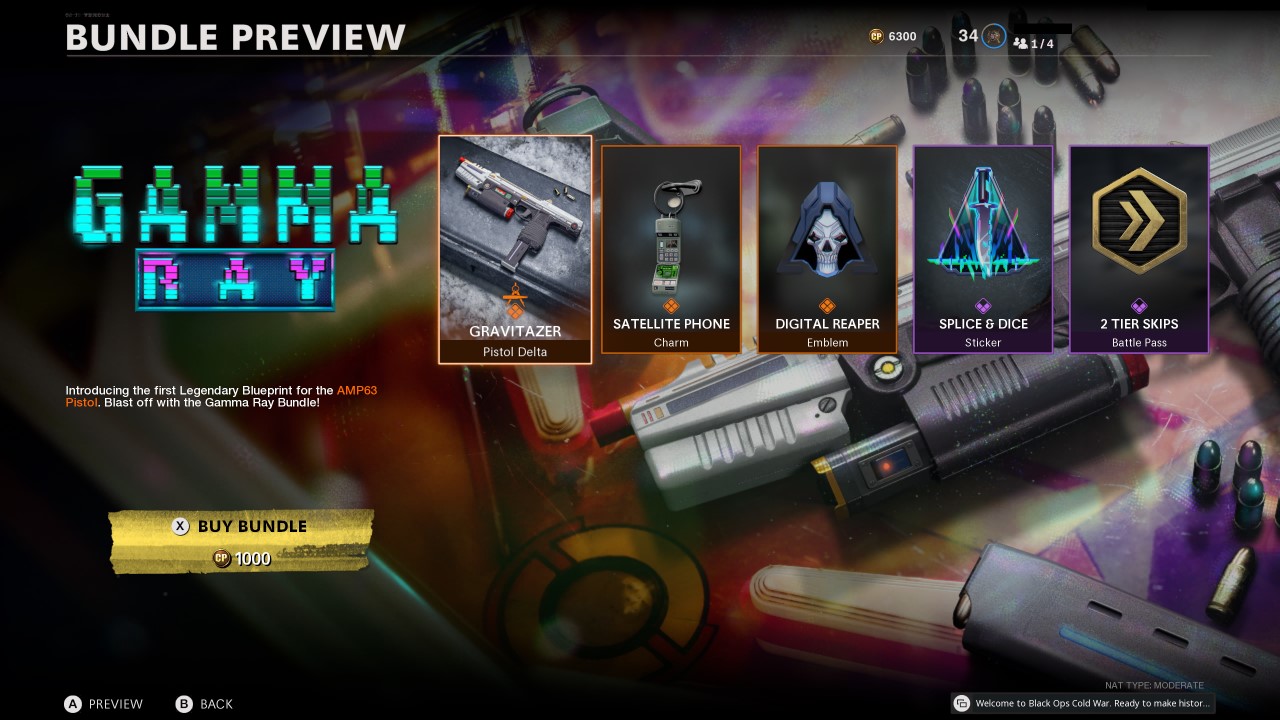
Task: Select the player avatar portrait icon
Action: (993, 36)
